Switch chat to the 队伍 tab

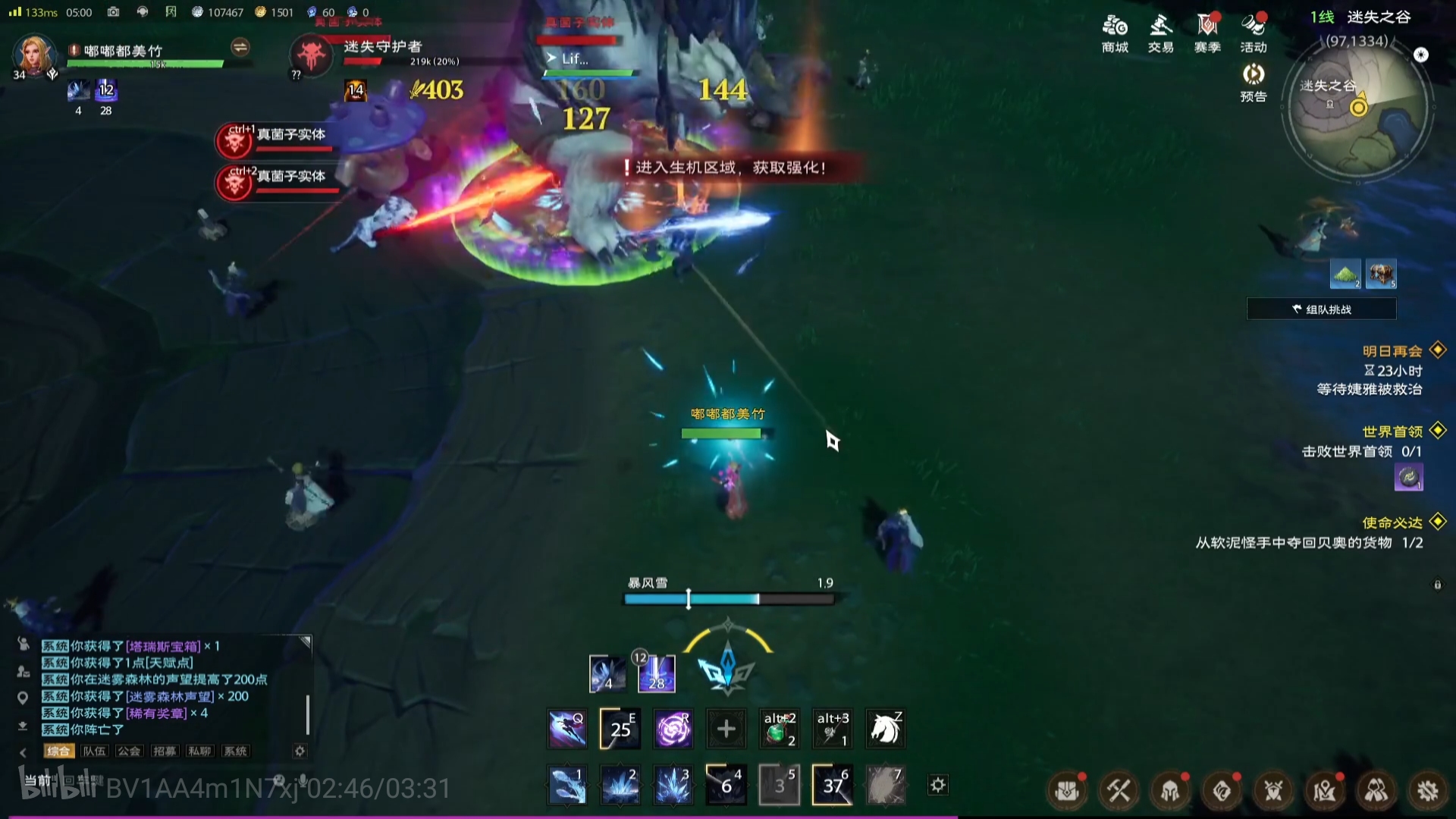point(94,751)
